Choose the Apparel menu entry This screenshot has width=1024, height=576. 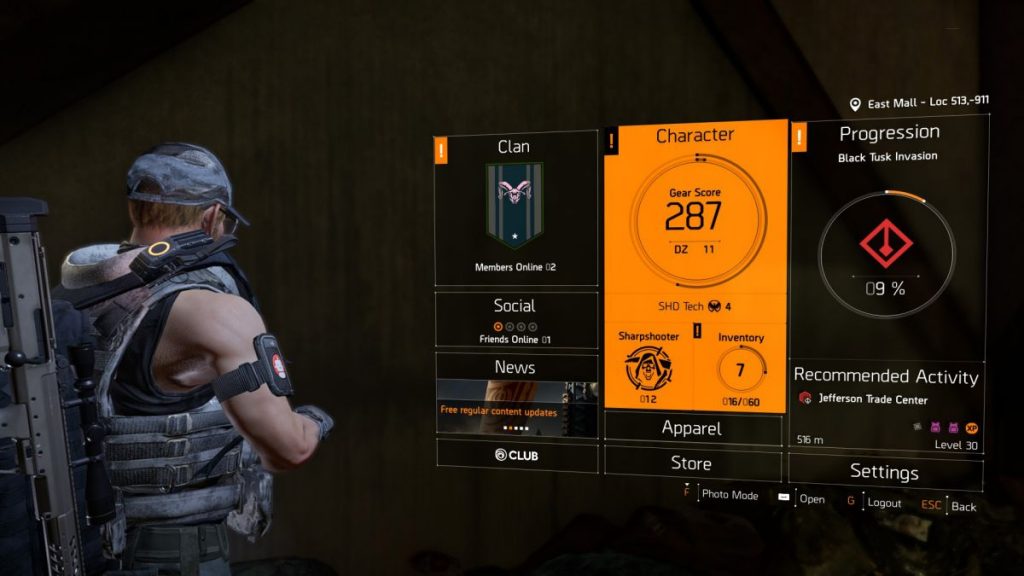pyautogui.click(x=692, y=429)
